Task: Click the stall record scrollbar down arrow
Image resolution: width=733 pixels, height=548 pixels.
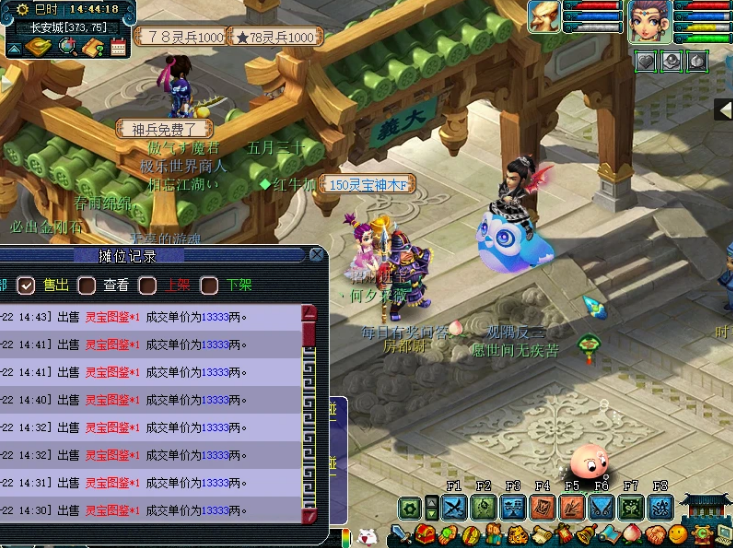Action: (x=309, y=516)
